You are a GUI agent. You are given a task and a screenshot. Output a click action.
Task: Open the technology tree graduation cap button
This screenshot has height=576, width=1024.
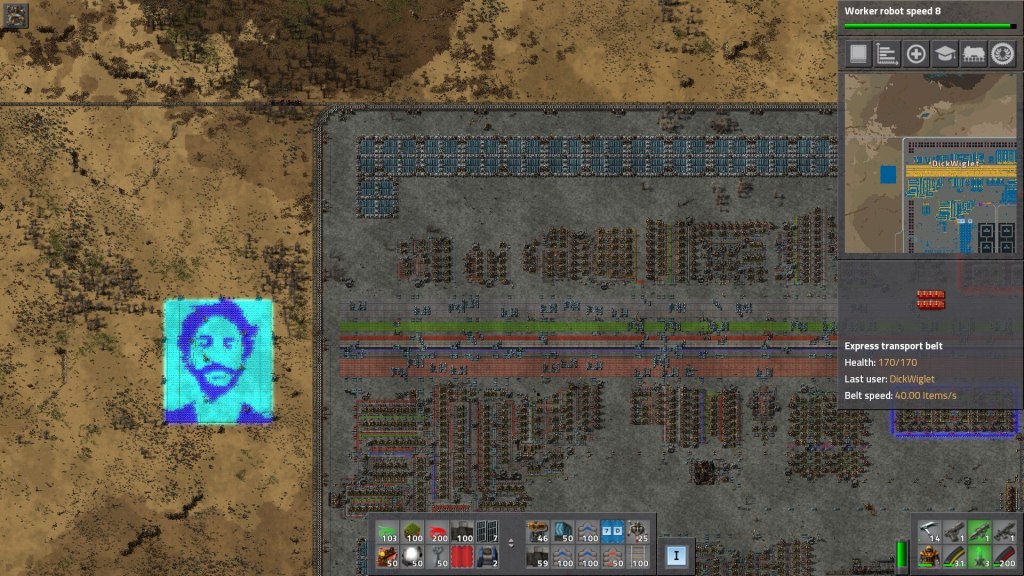tap(945, 55)
